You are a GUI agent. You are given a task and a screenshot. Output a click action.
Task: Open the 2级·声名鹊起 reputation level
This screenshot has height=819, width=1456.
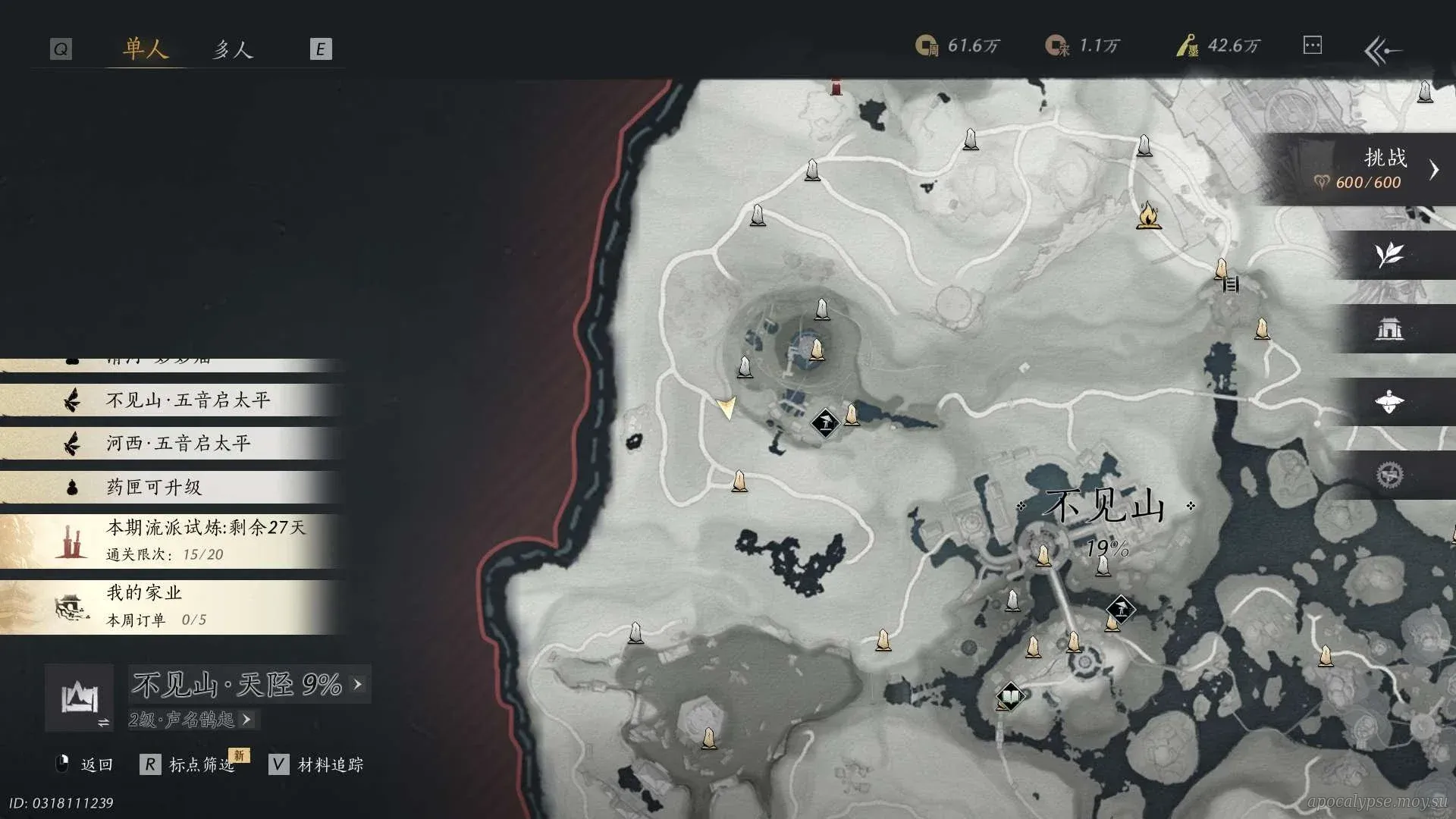191,720
